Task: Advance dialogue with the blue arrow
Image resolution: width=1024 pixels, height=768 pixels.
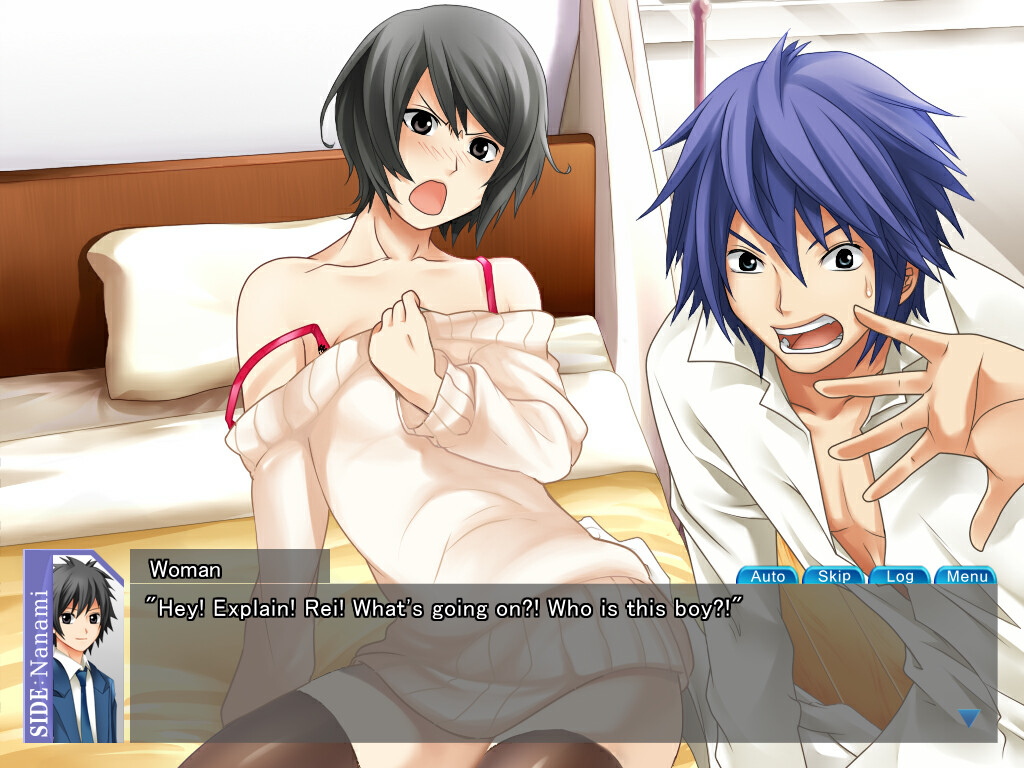Action: [968, 717]
